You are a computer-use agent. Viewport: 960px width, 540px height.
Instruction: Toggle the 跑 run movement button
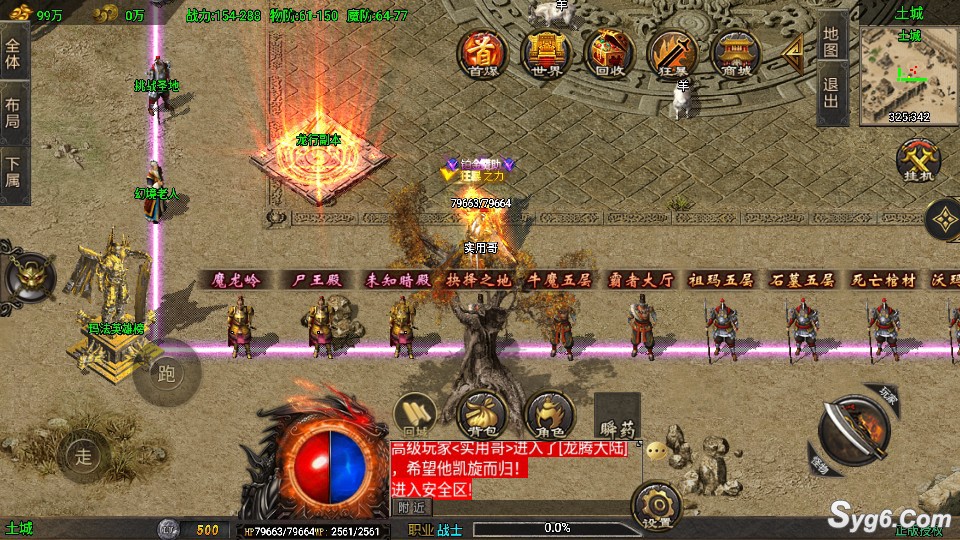click(167, 374)
